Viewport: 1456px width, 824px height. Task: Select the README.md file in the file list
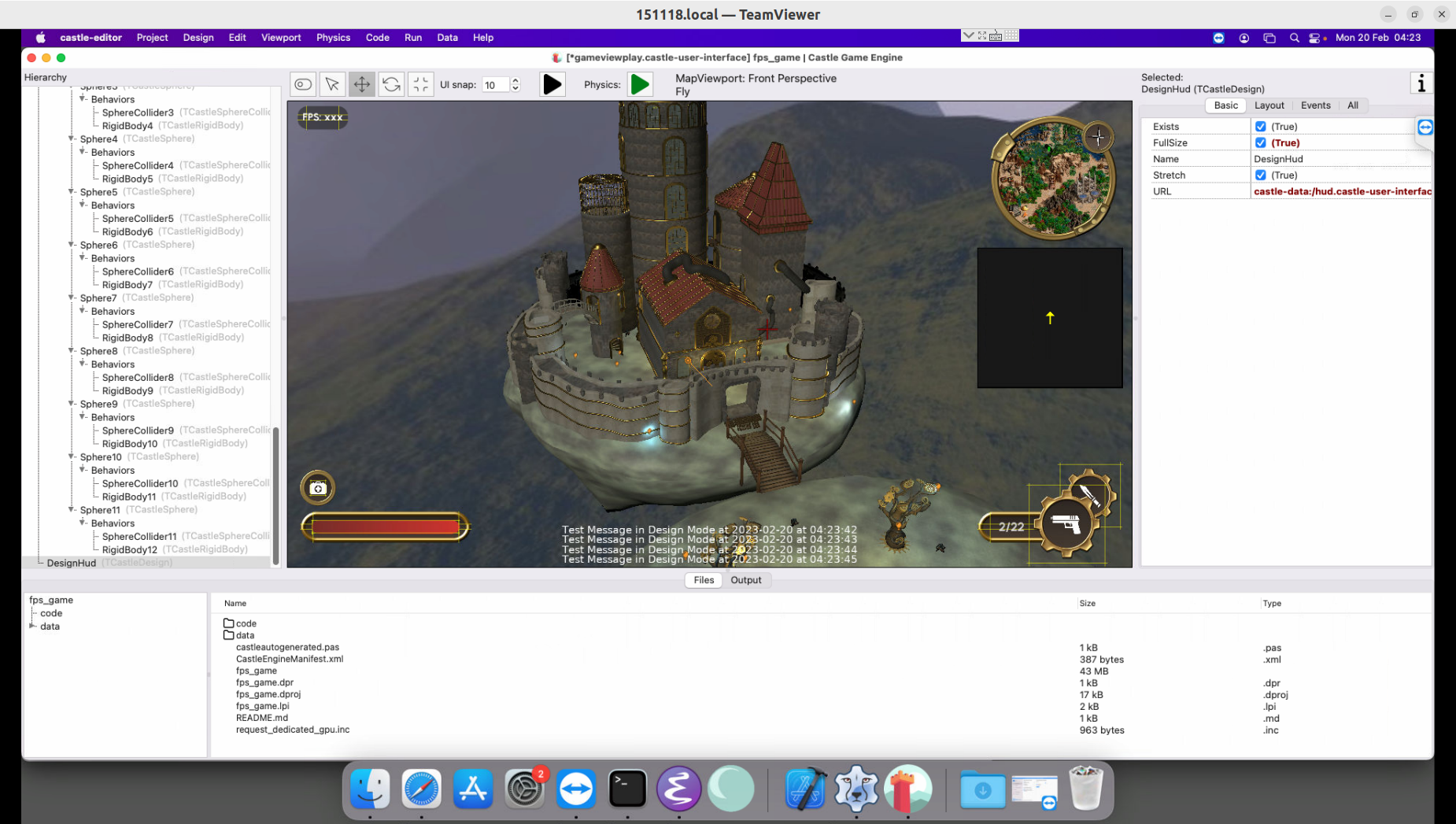point(262,718)
